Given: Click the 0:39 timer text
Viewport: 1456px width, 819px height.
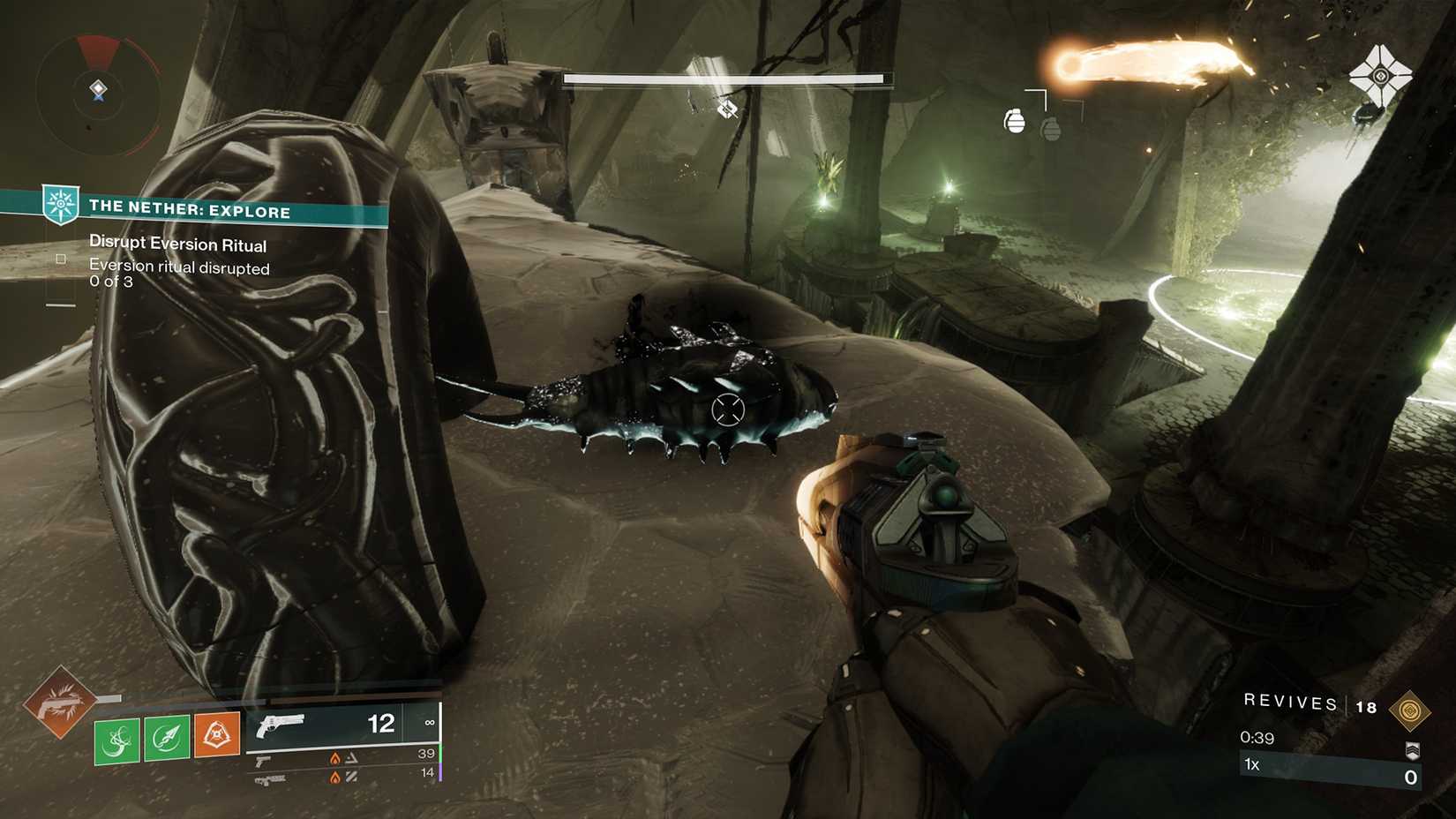Looking at the screenshot, I should click(1257, 738).
